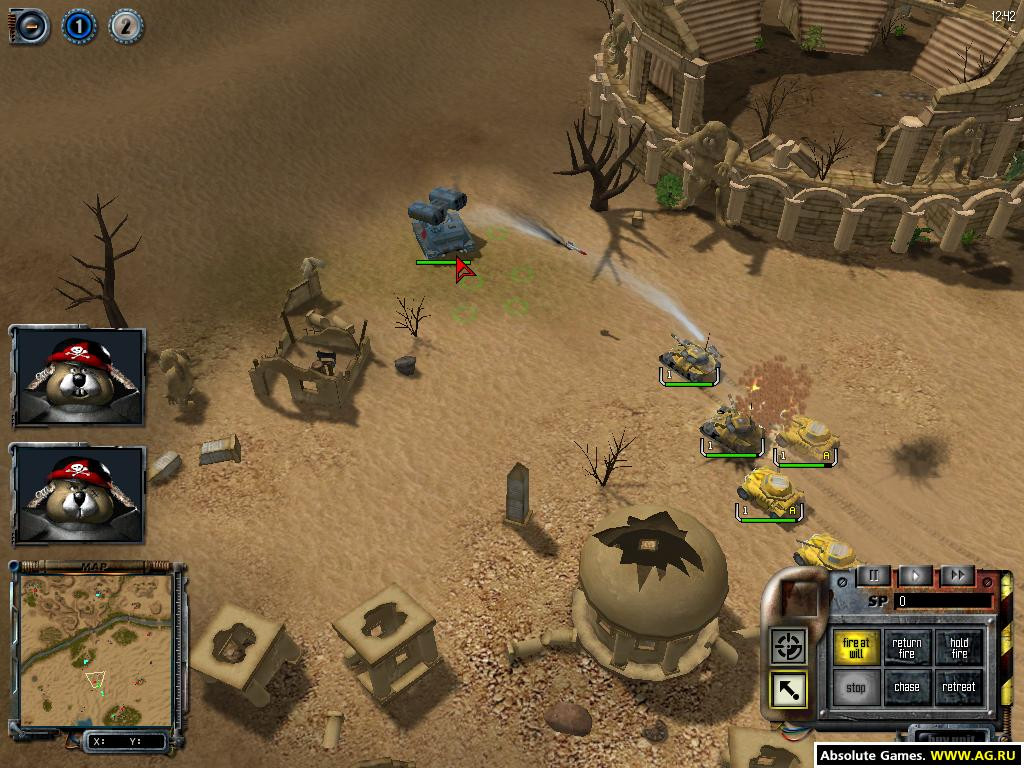
Task: Select unit group 1
Action: 78,26
